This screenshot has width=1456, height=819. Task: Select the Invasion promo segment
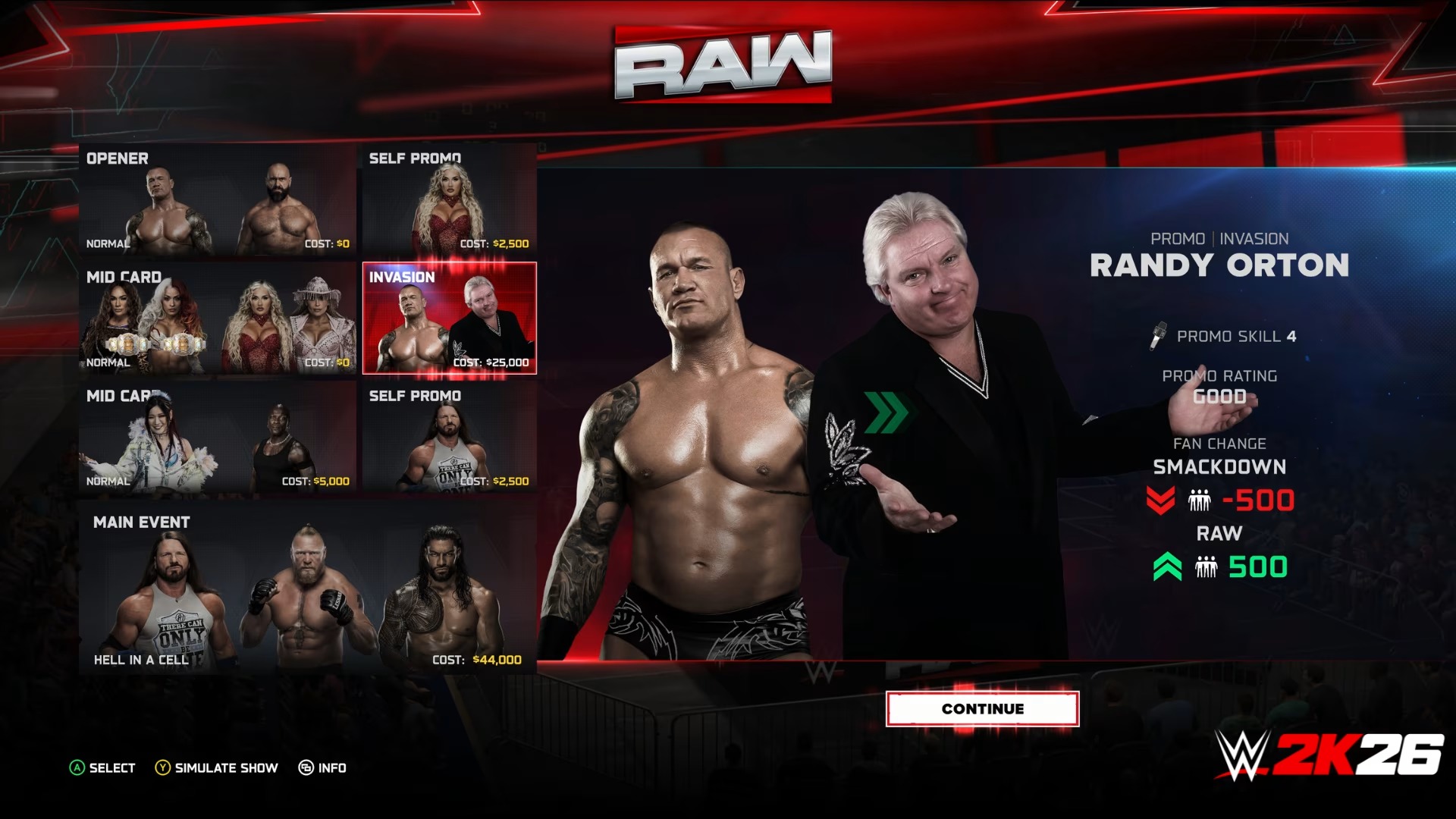pyautogui.click(x=449, y=318)
